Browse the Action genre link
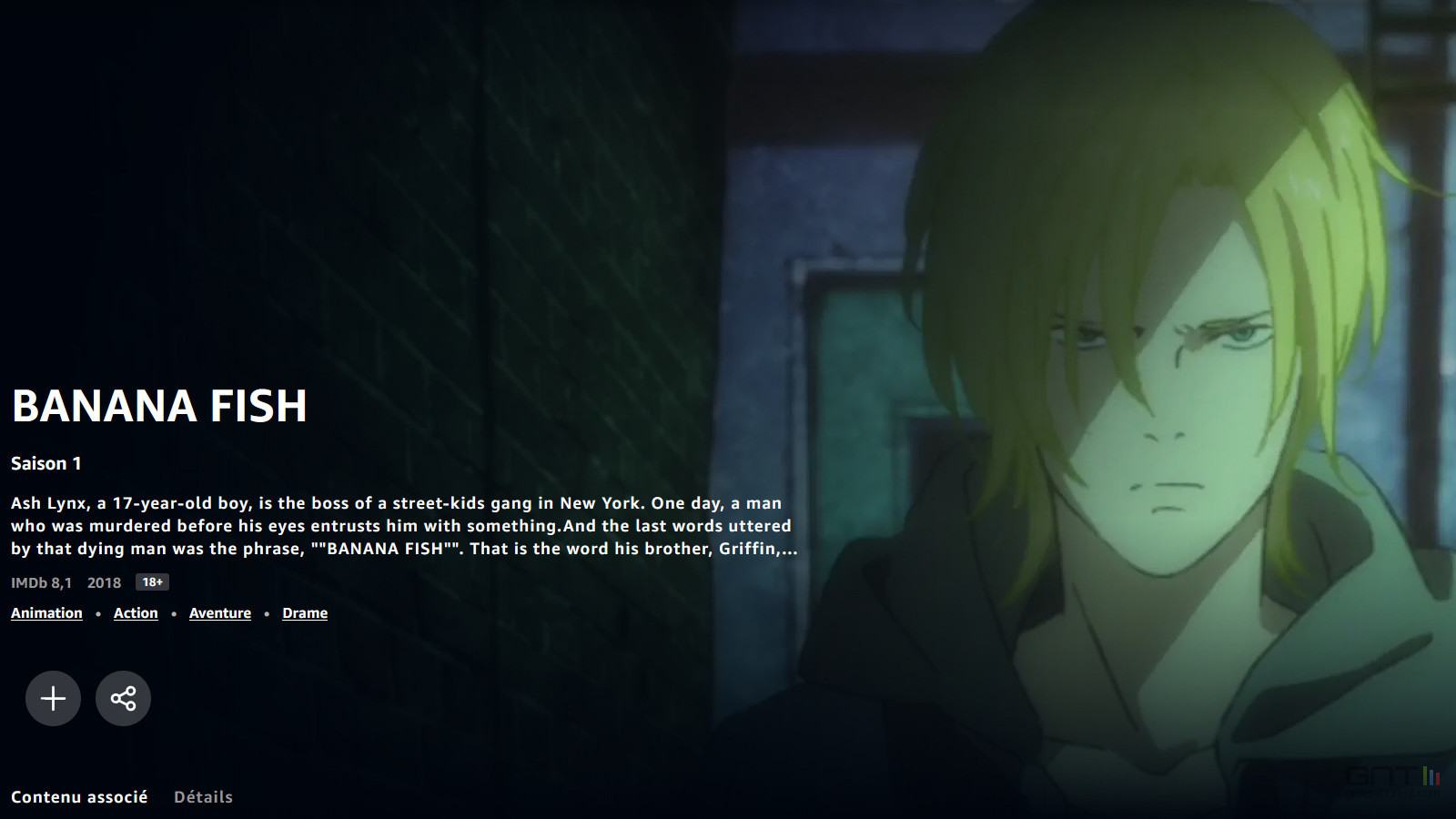1456x819 pixels. (136, 613)
